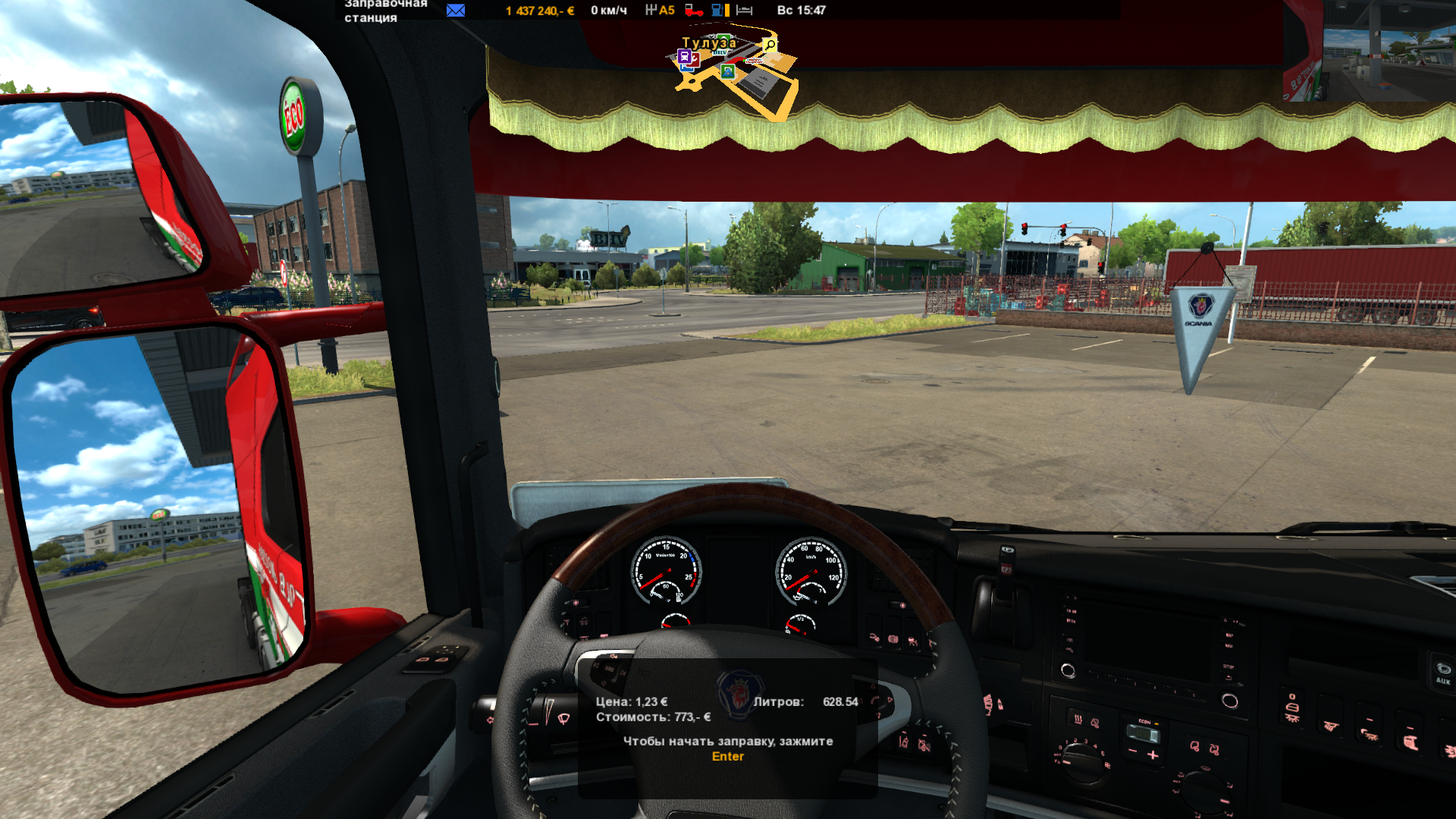Click the red wrench service marker
The image size is (1456, 819).
695,58
